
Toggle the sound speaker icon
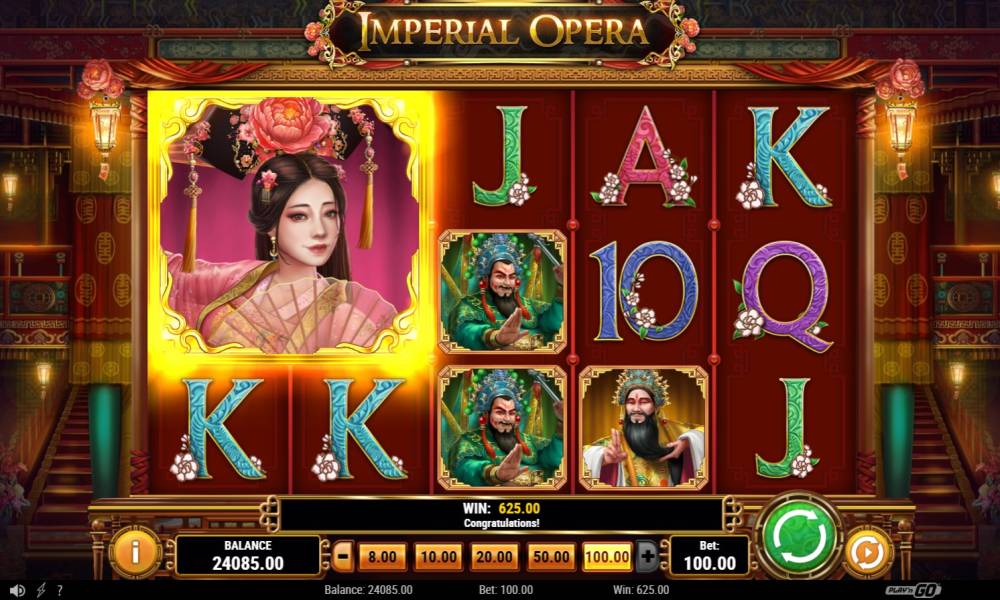17,590
